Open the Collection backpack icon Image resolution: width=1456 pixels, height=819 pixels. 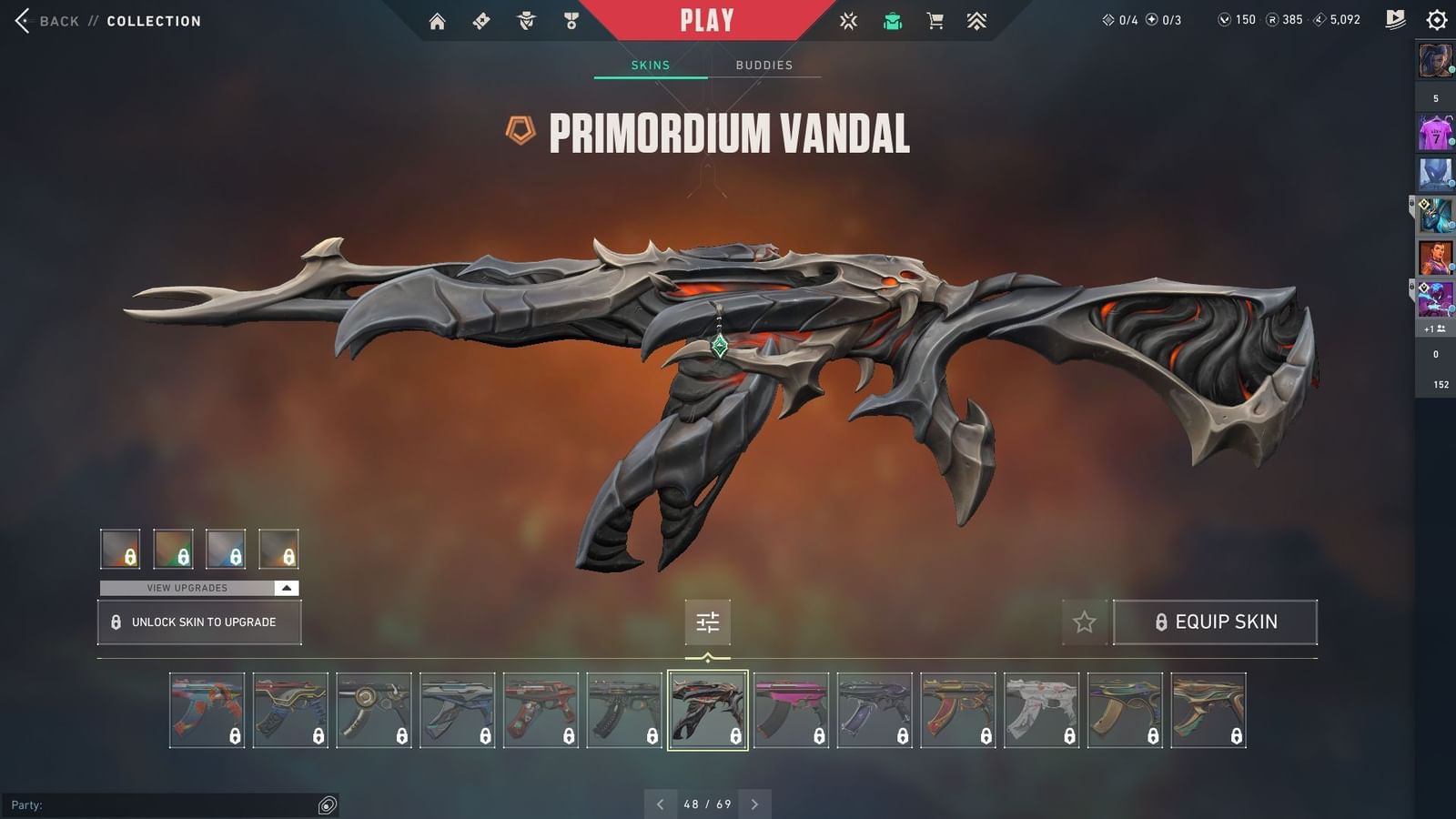892,20
